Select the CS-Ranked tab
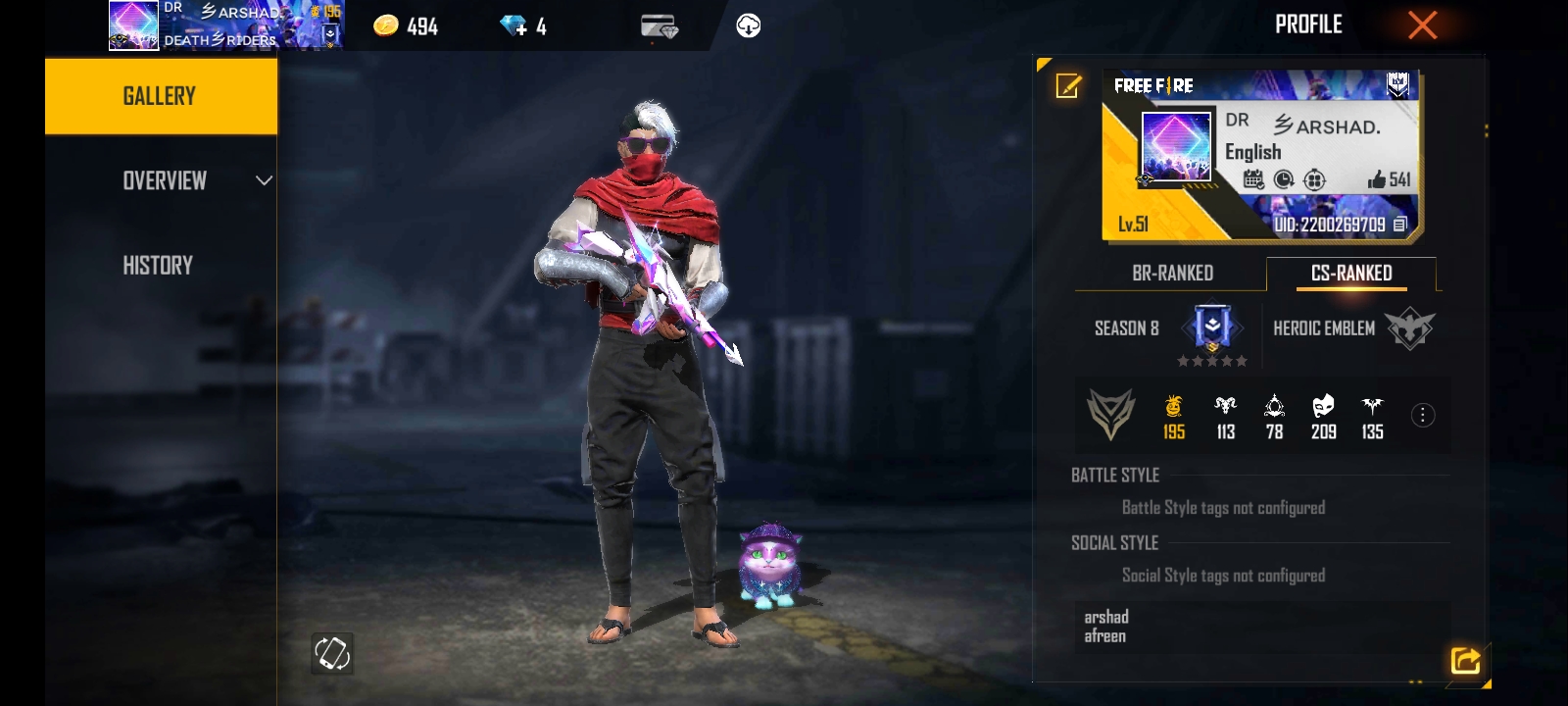 pyautogui.click(x=1351, y=273)
